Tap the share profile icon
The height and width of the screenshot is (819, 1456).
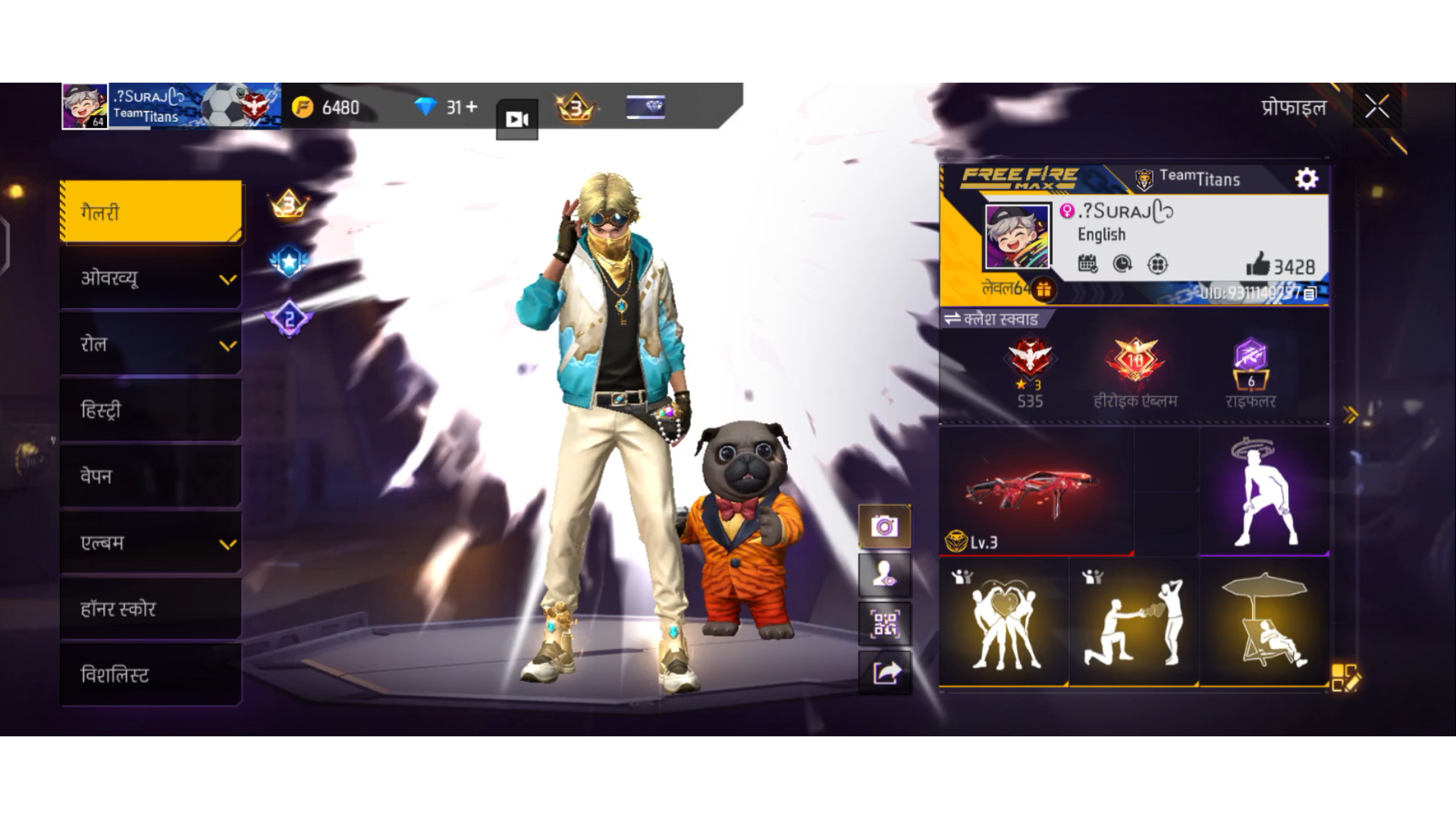point(885,672)
